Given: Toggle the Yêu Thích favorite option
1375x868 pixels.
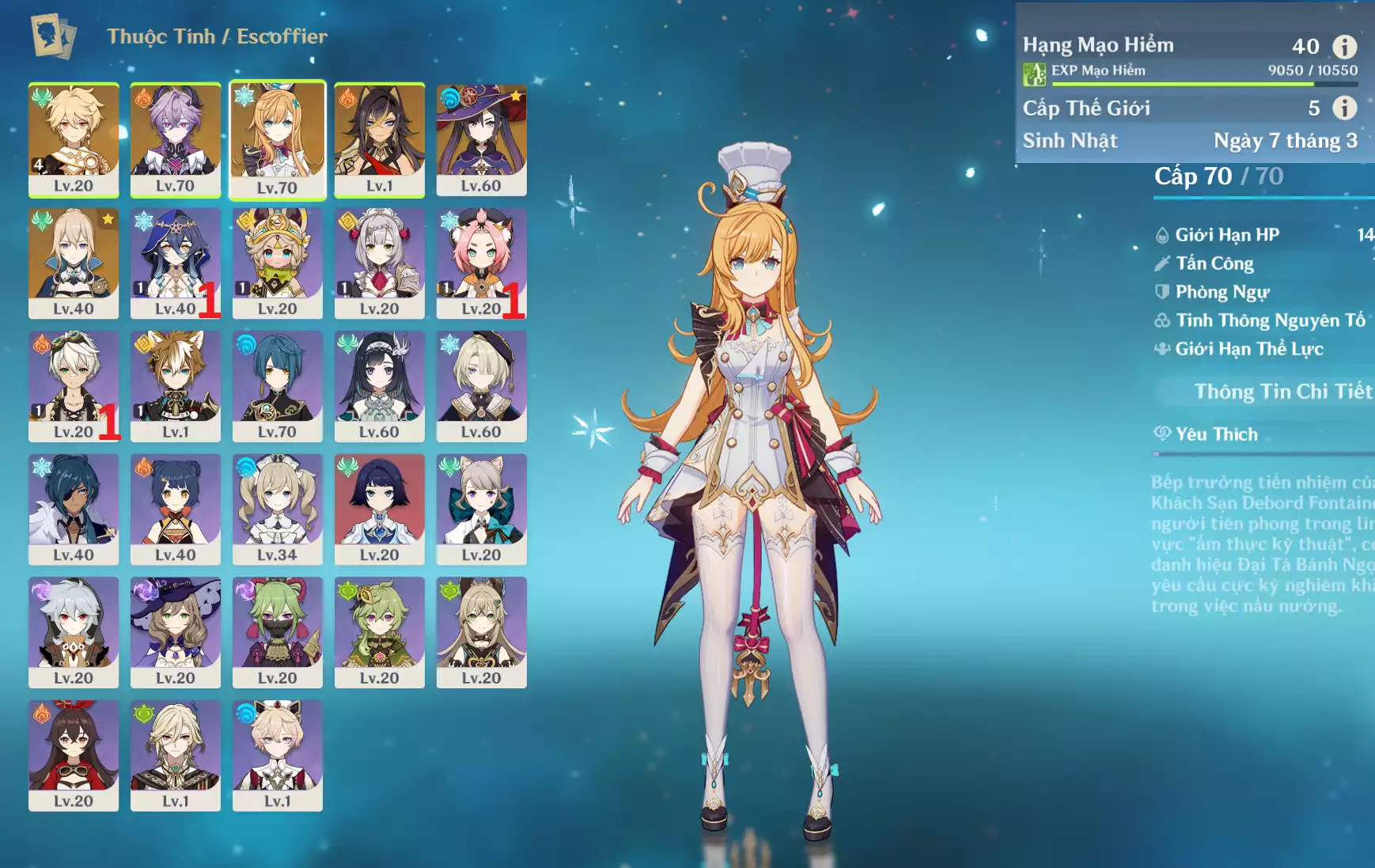Looking at the screenshot, I should coord(1216,434).
